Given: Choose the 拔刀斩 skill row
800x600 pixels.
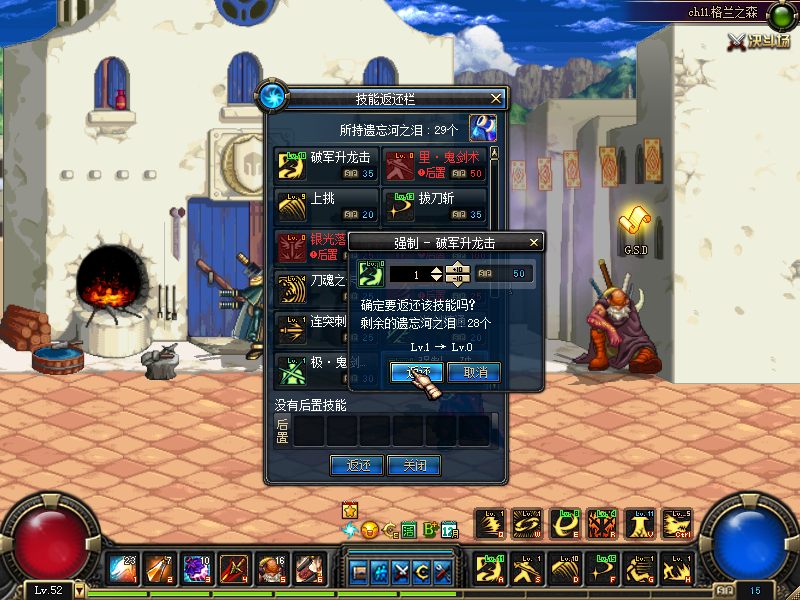Looking at the screenshot, I should point(435,206).
